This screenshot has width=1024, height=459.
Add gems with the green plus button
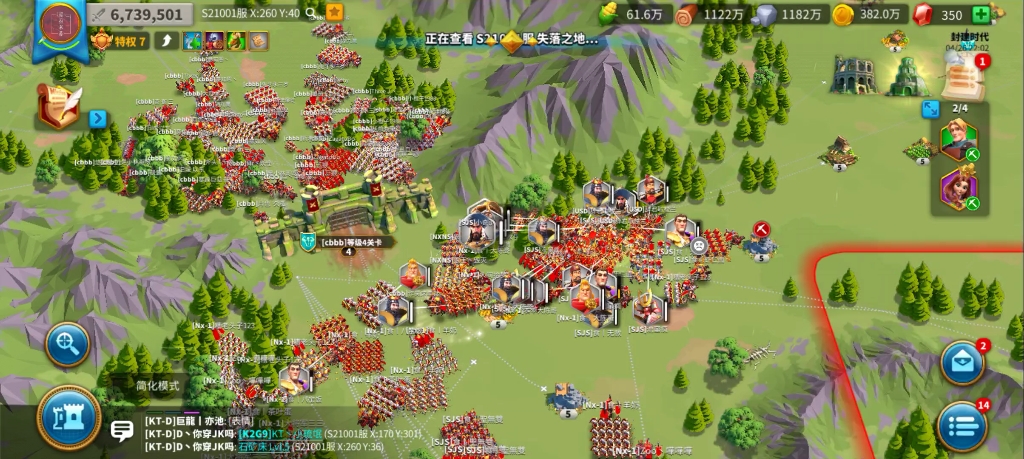point(981,14)
